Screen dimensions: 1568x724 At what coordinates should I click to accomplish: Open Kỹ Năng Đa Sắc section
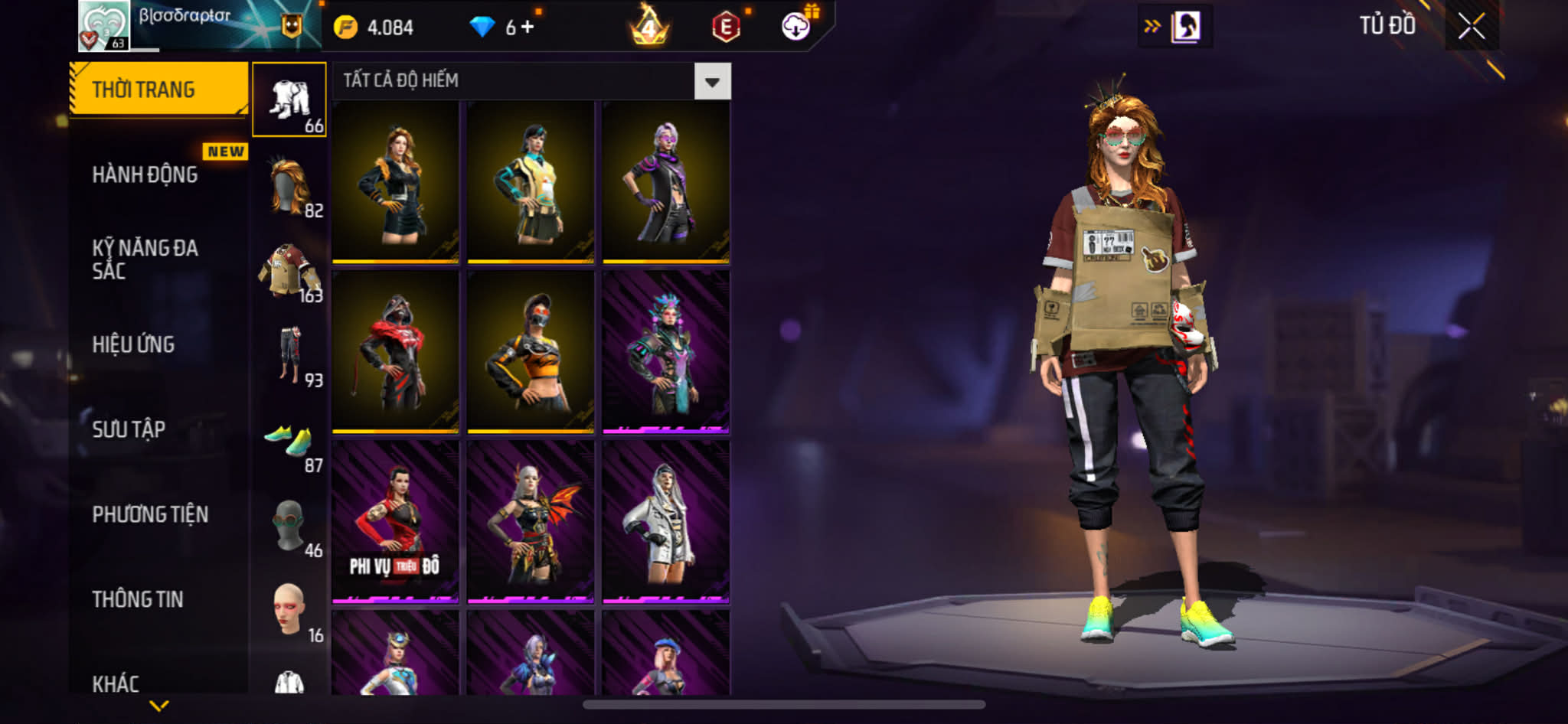tap(145, 259)
